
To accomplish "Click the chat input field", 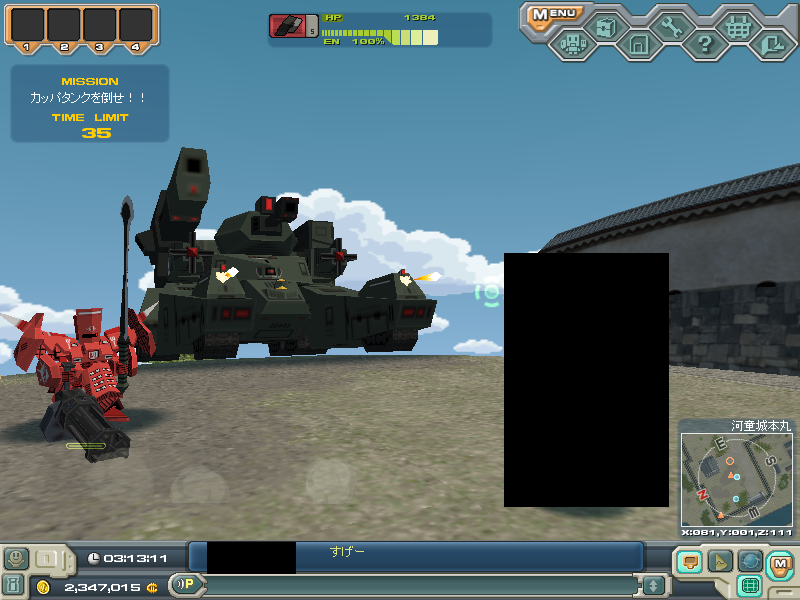I will pyautogui.click(x=420, y=585).
